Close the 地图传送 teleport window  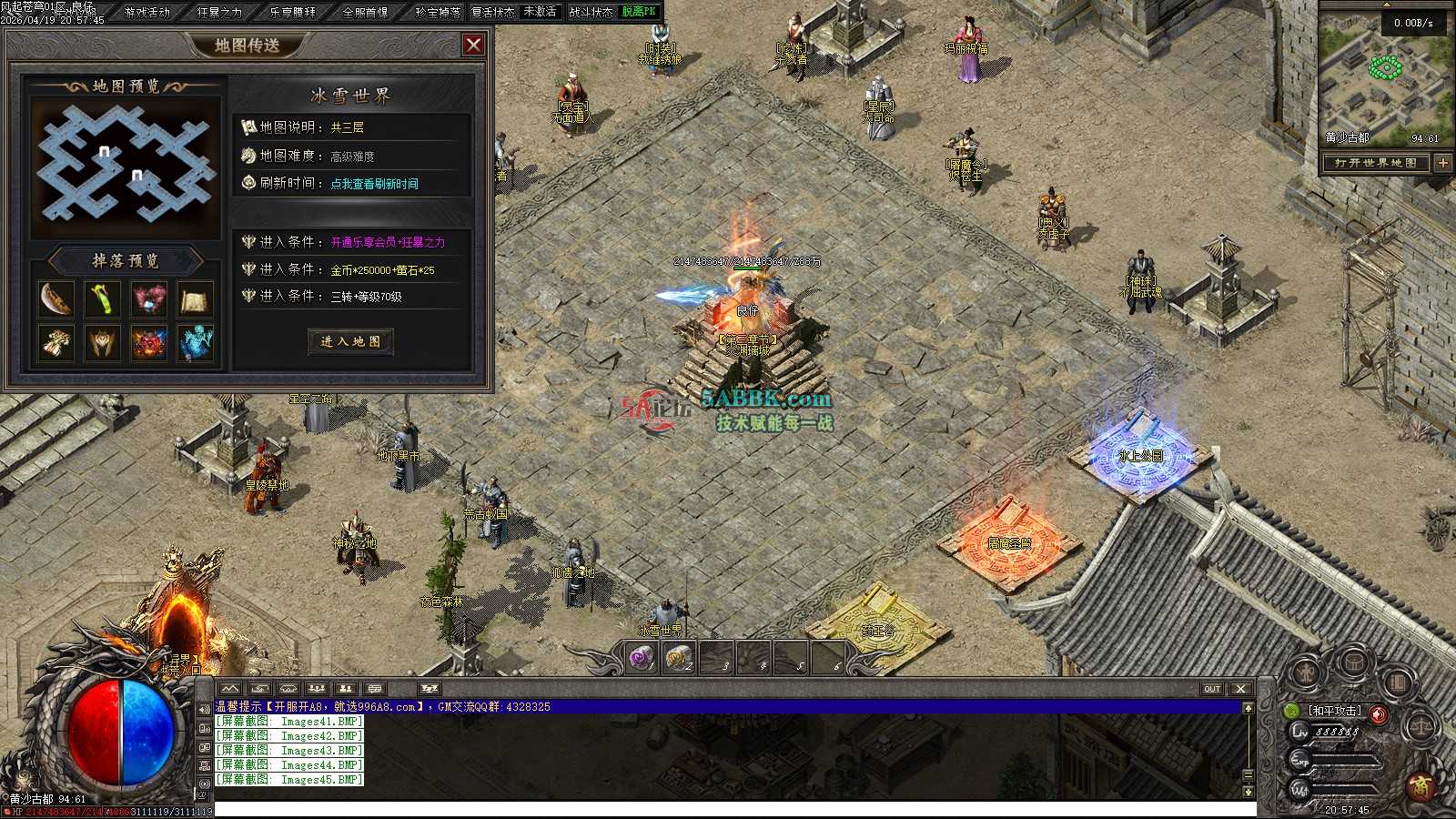473,45
